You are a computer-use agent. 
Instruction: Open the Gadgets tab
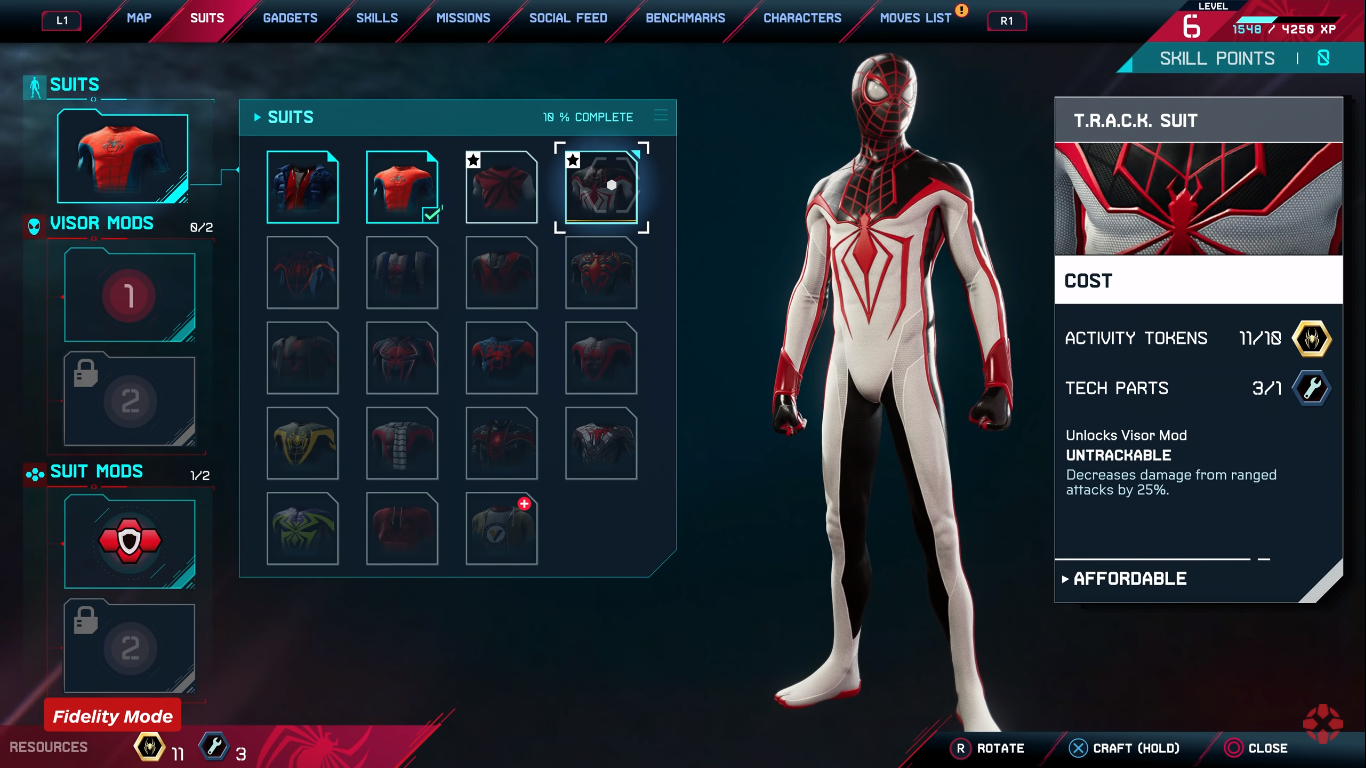pyautogui.click(x=290, y=18)
